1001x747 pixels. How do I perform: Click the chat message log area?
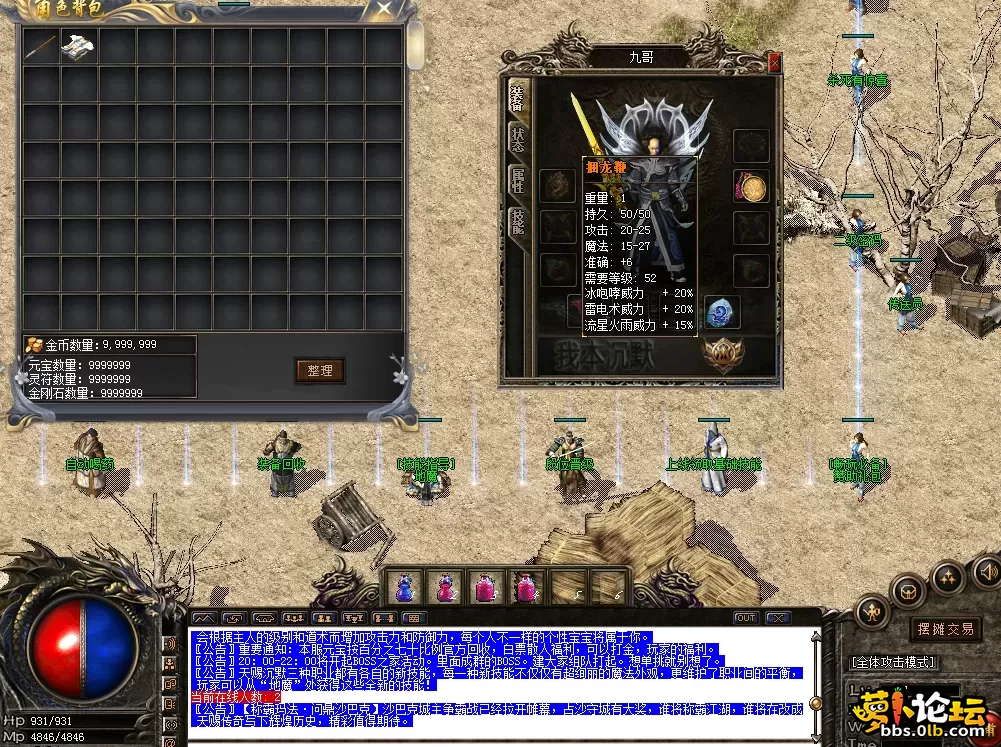pos(500,680)
